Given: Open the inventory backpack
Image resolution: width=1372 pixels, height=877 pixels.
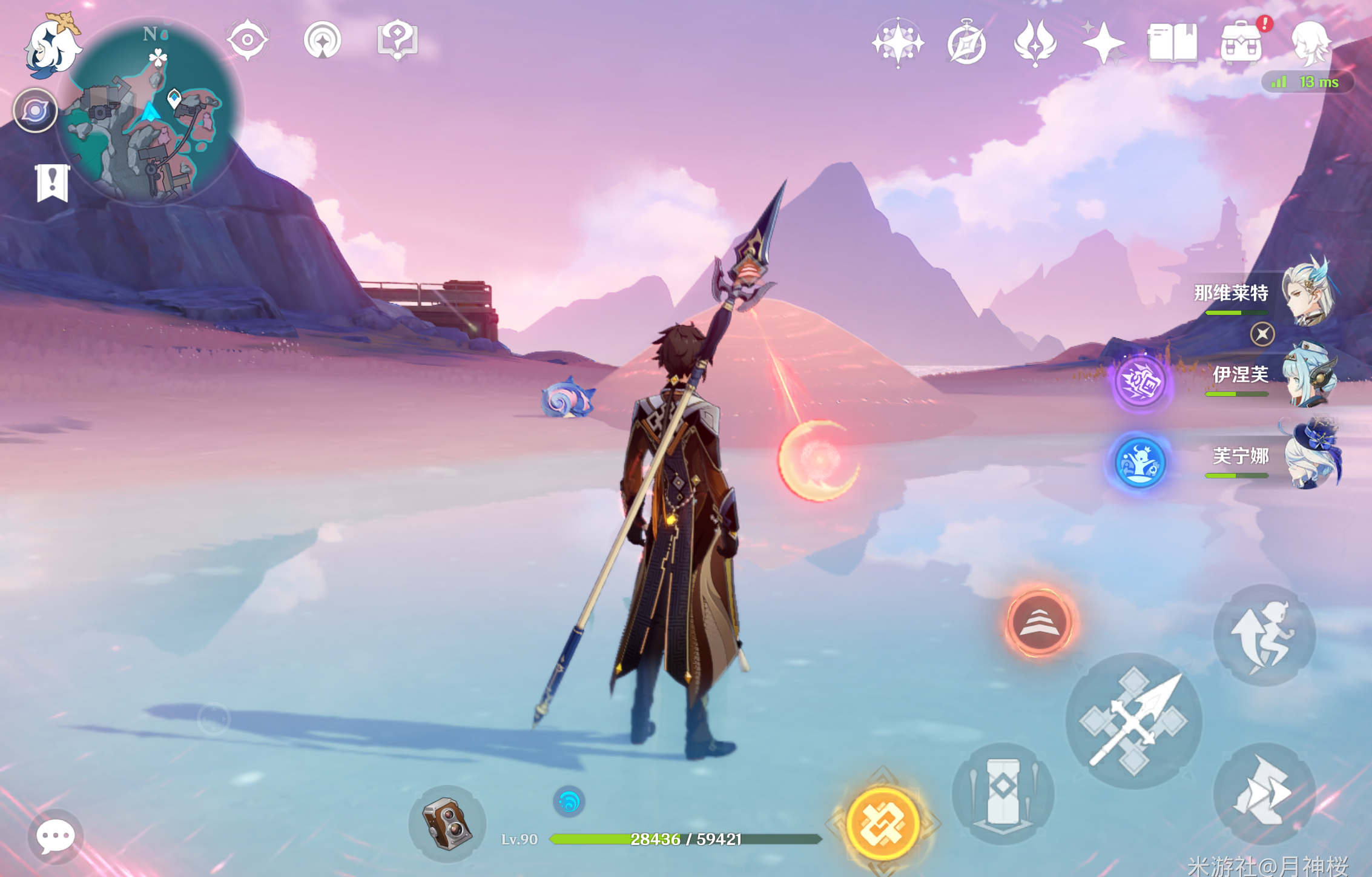Looking at the screenshot, I should [1241, 44].
